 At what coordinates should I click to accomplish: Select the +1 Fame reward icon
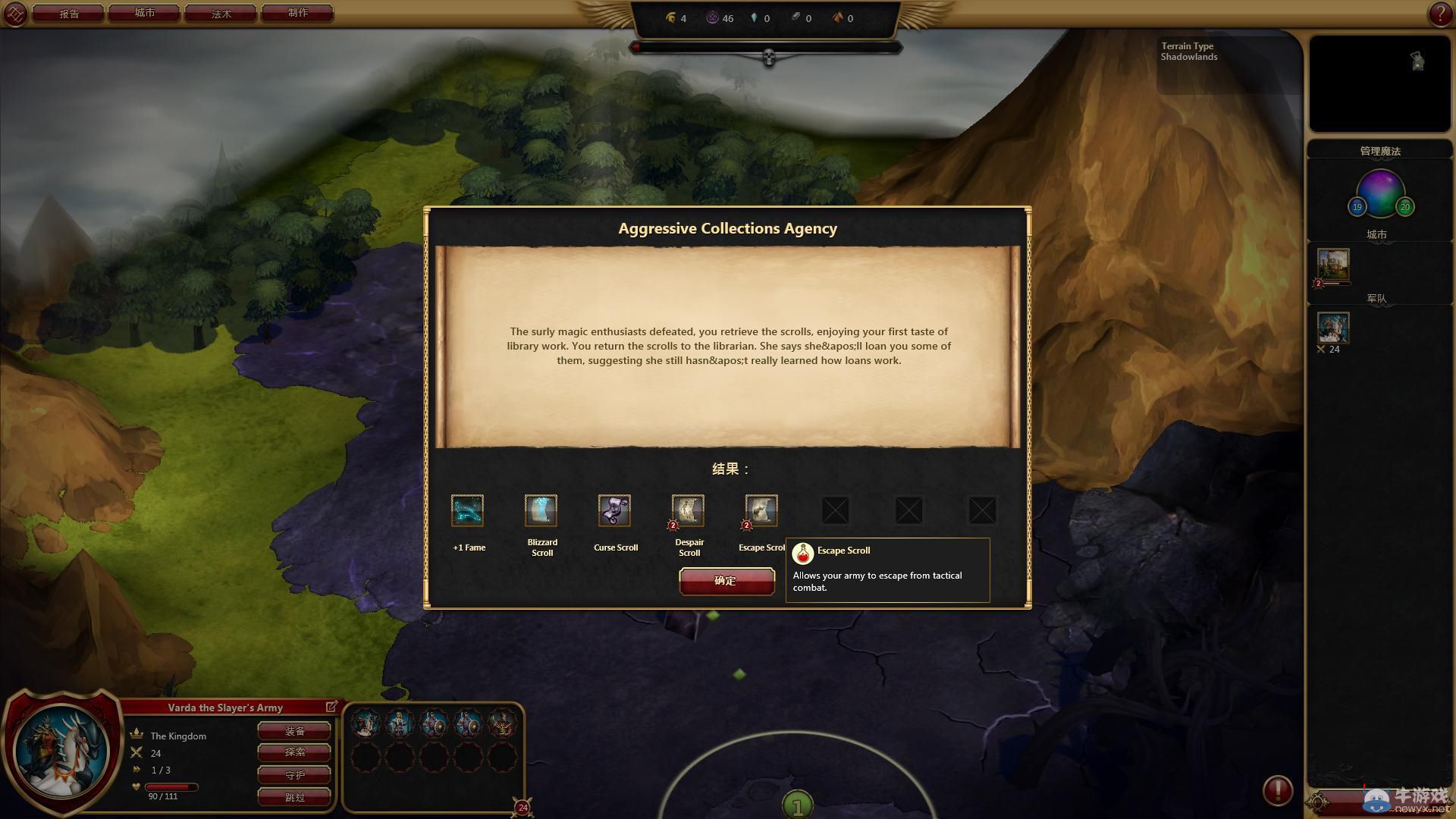(467, 510)
